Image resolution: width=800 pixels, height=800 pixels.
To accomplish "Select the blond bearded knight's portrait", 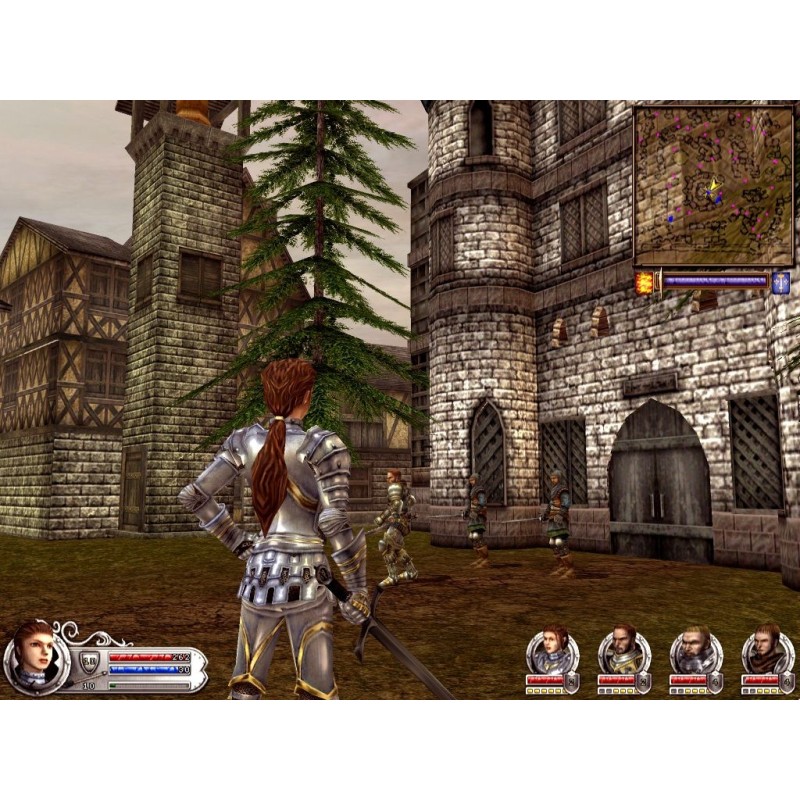I will 695,651.
